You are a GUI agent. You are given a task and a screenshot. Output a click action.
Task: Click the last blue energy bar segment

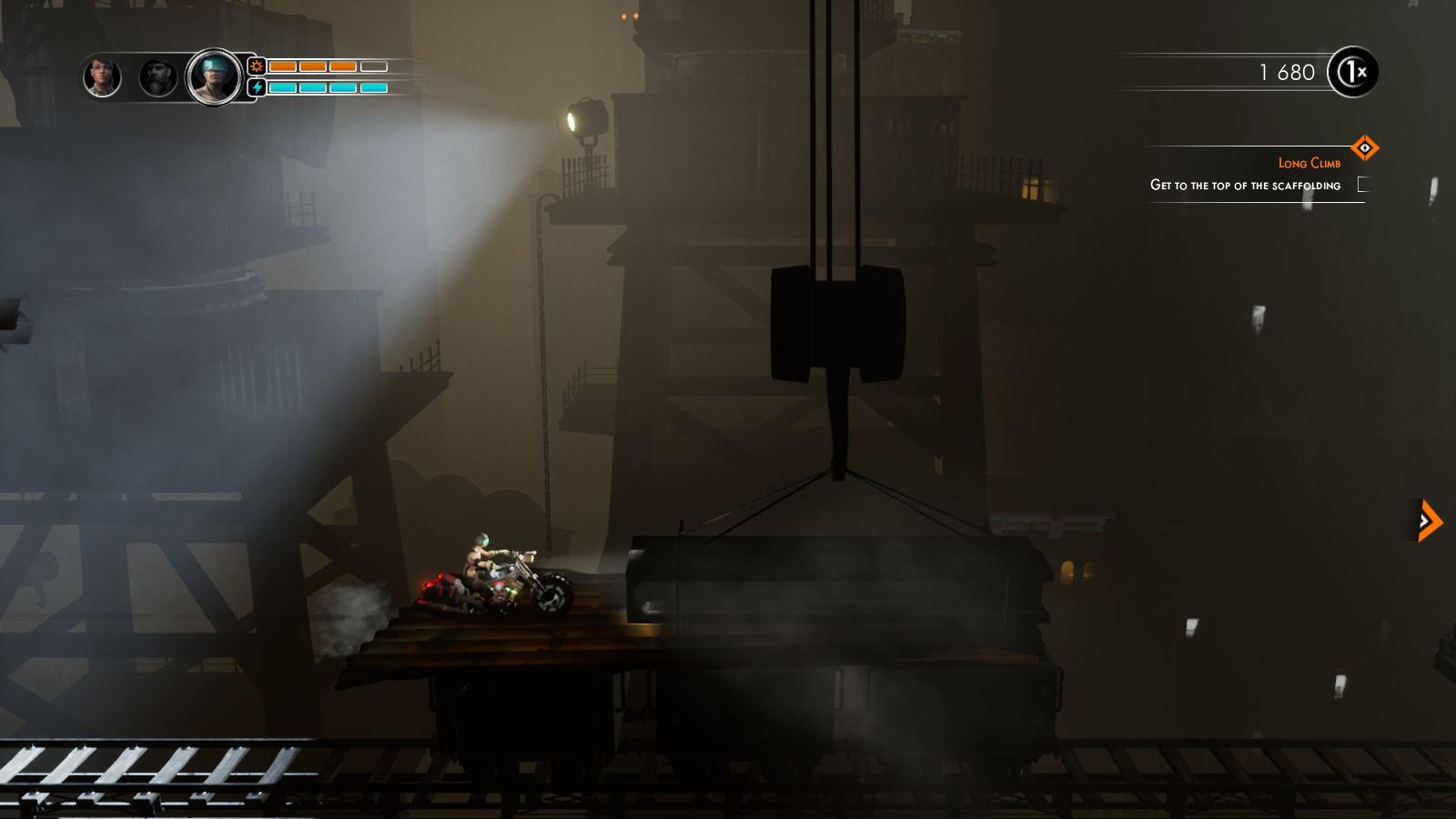(373, 88)
